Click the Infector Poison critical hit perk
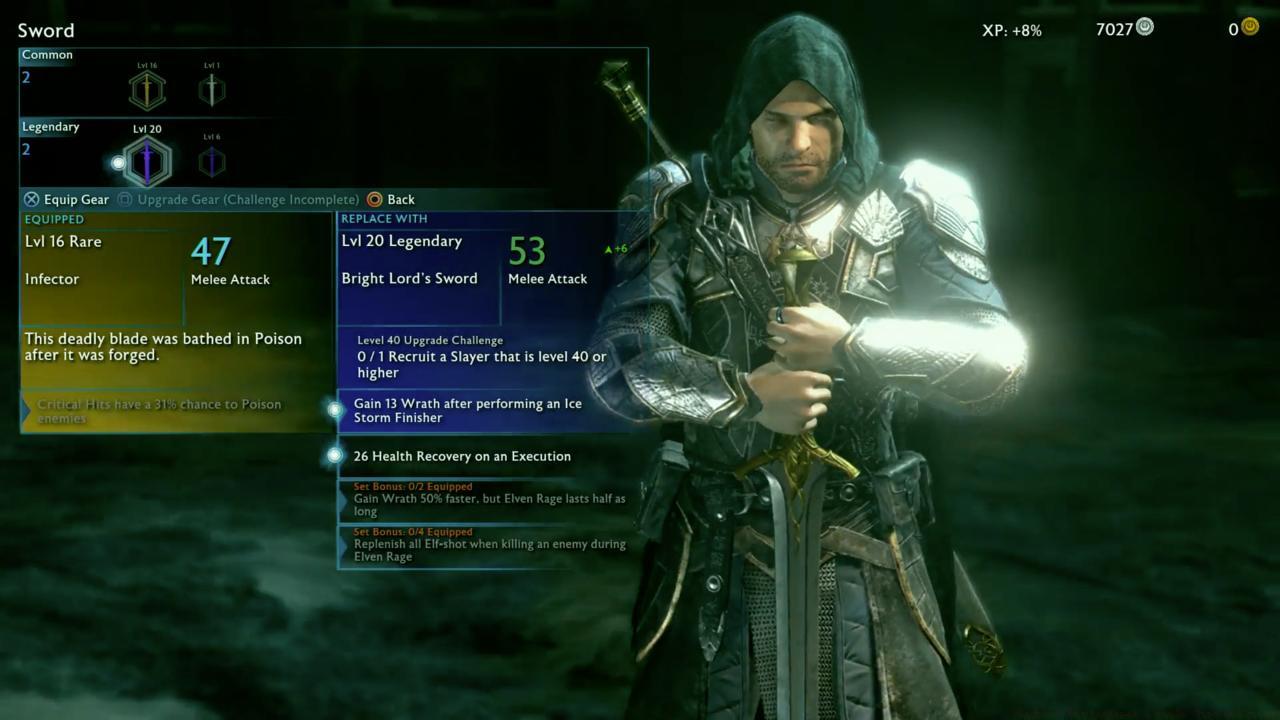The height and width of the screenshot is (720, 1280). tap(176, 411)
